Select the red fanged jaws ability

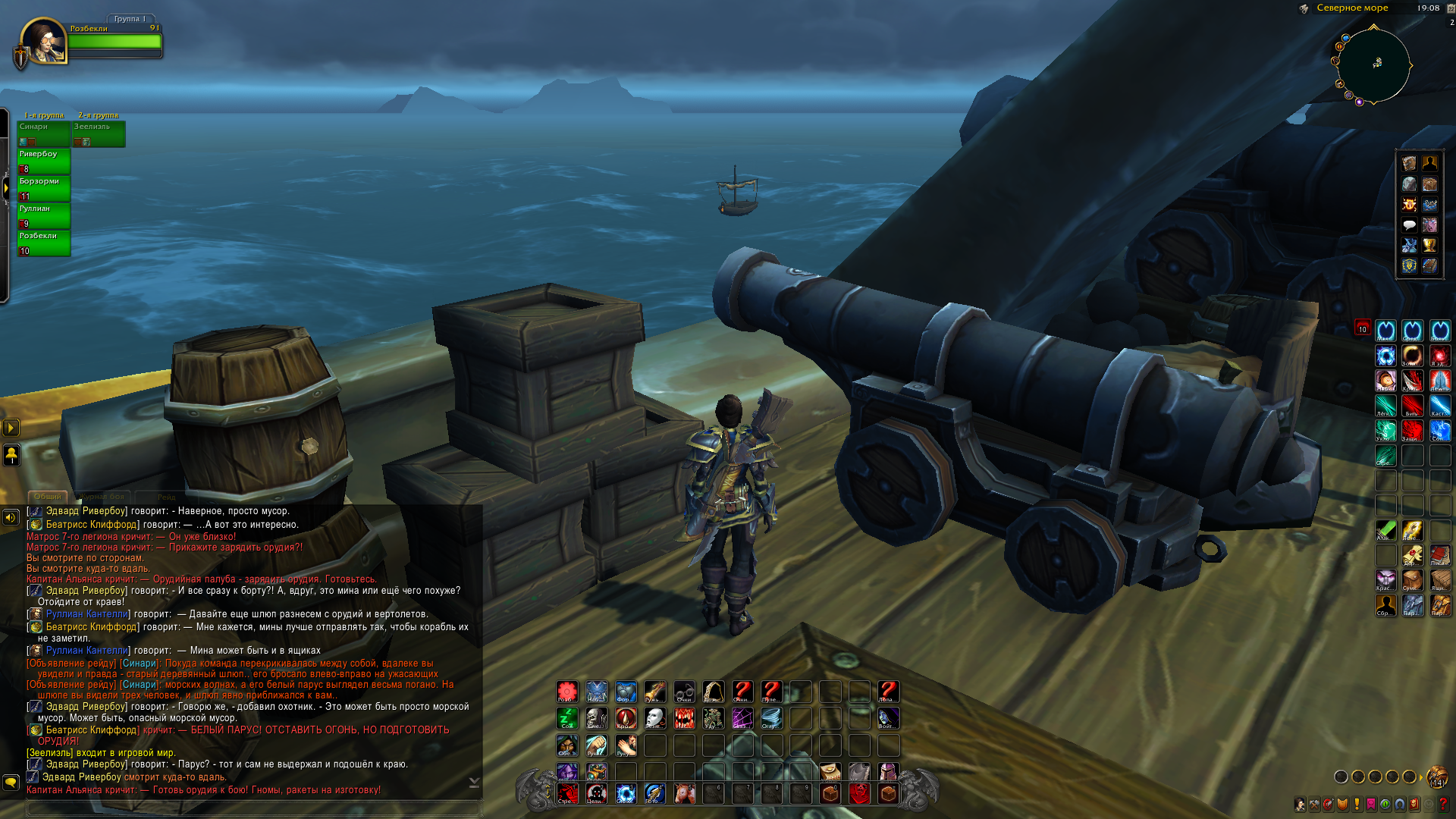684,717
